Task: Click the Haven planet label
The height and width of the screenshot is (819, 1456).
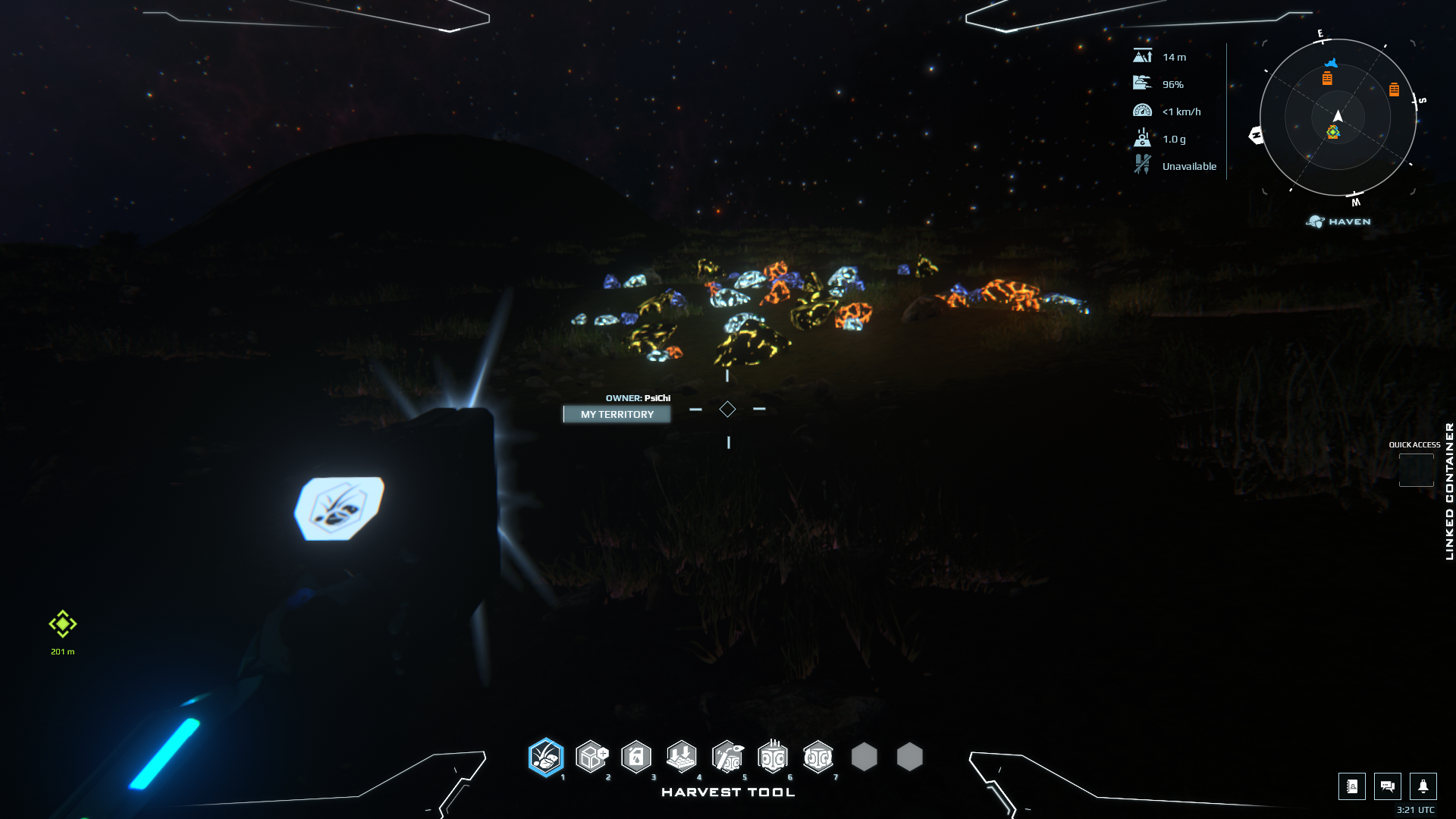Action: (1339, 221)
